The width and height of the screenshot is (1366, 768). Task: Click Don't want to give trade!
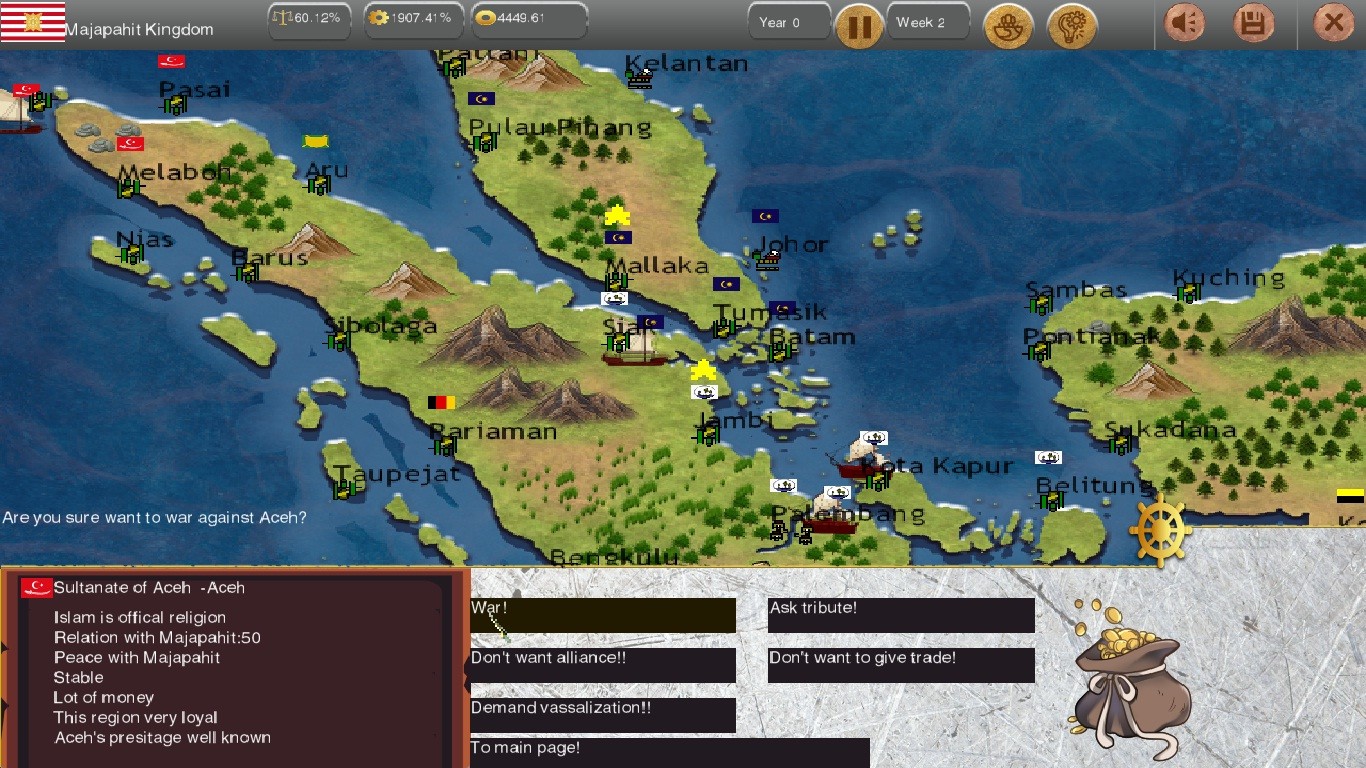[x=900, y=665]
